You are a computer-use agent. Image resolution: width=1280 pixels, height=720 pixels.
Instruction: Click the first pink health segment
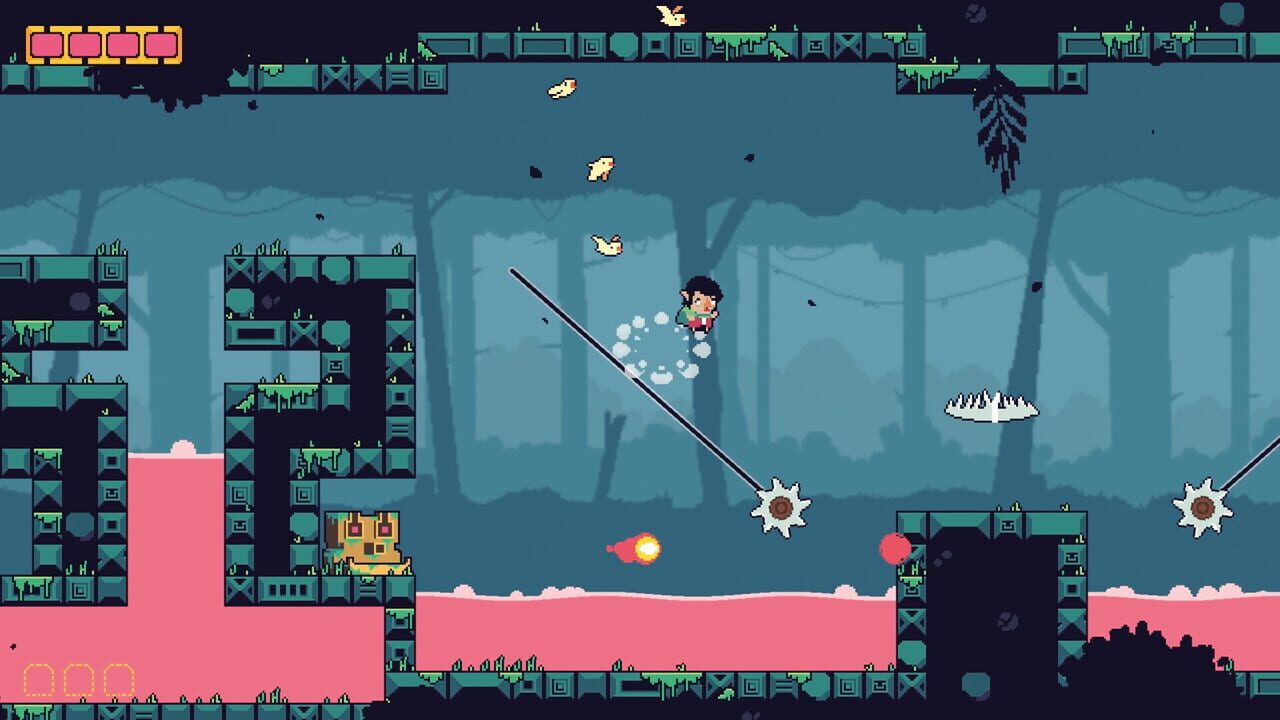click(x=47, y=46)
